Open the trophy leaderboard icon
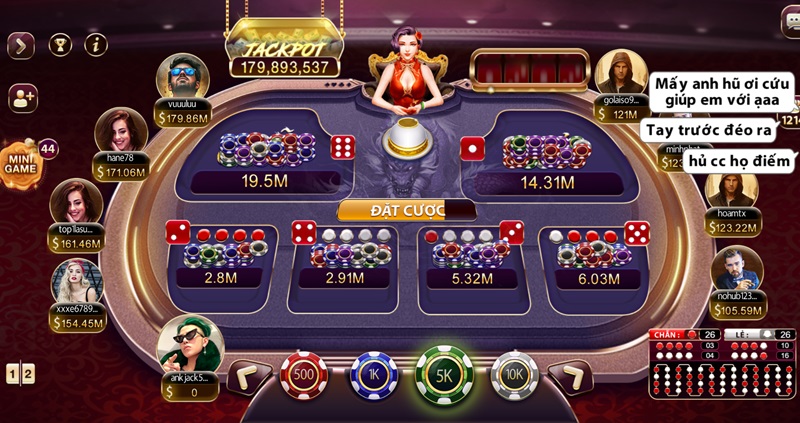The image size is (800, 423). [x=60, y=44]
